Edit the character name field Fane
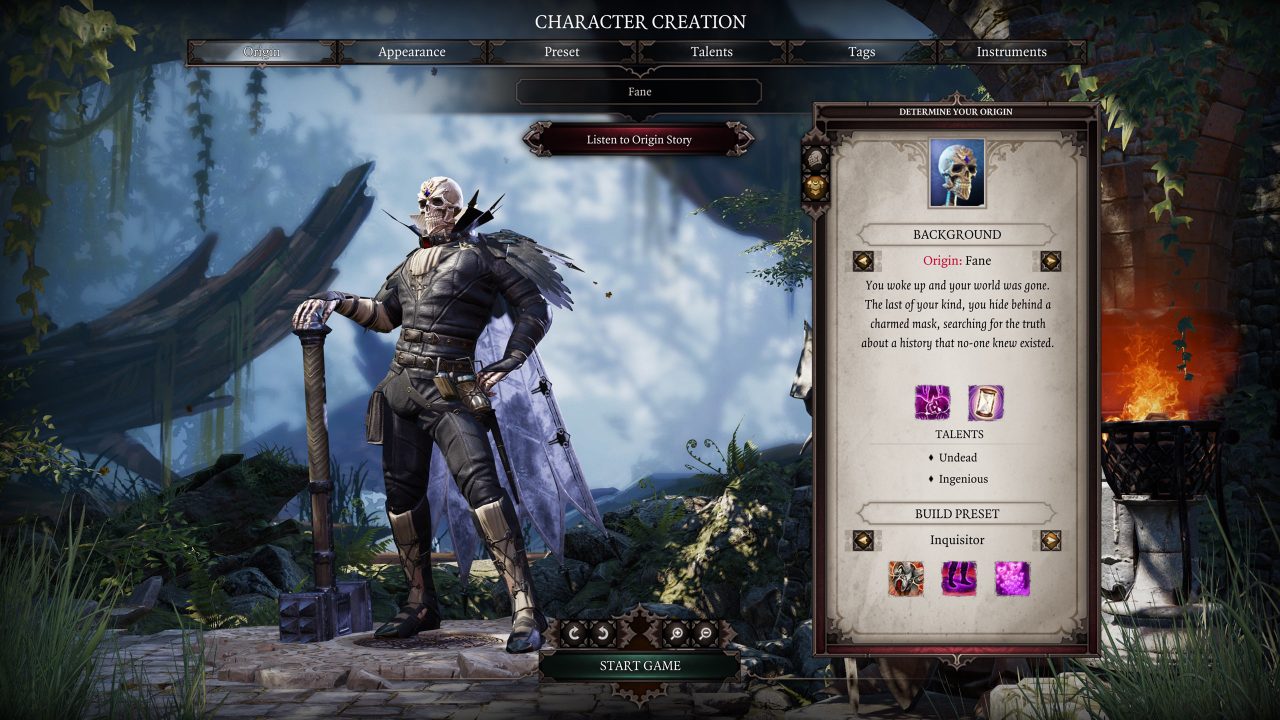 tap(639, 92)
